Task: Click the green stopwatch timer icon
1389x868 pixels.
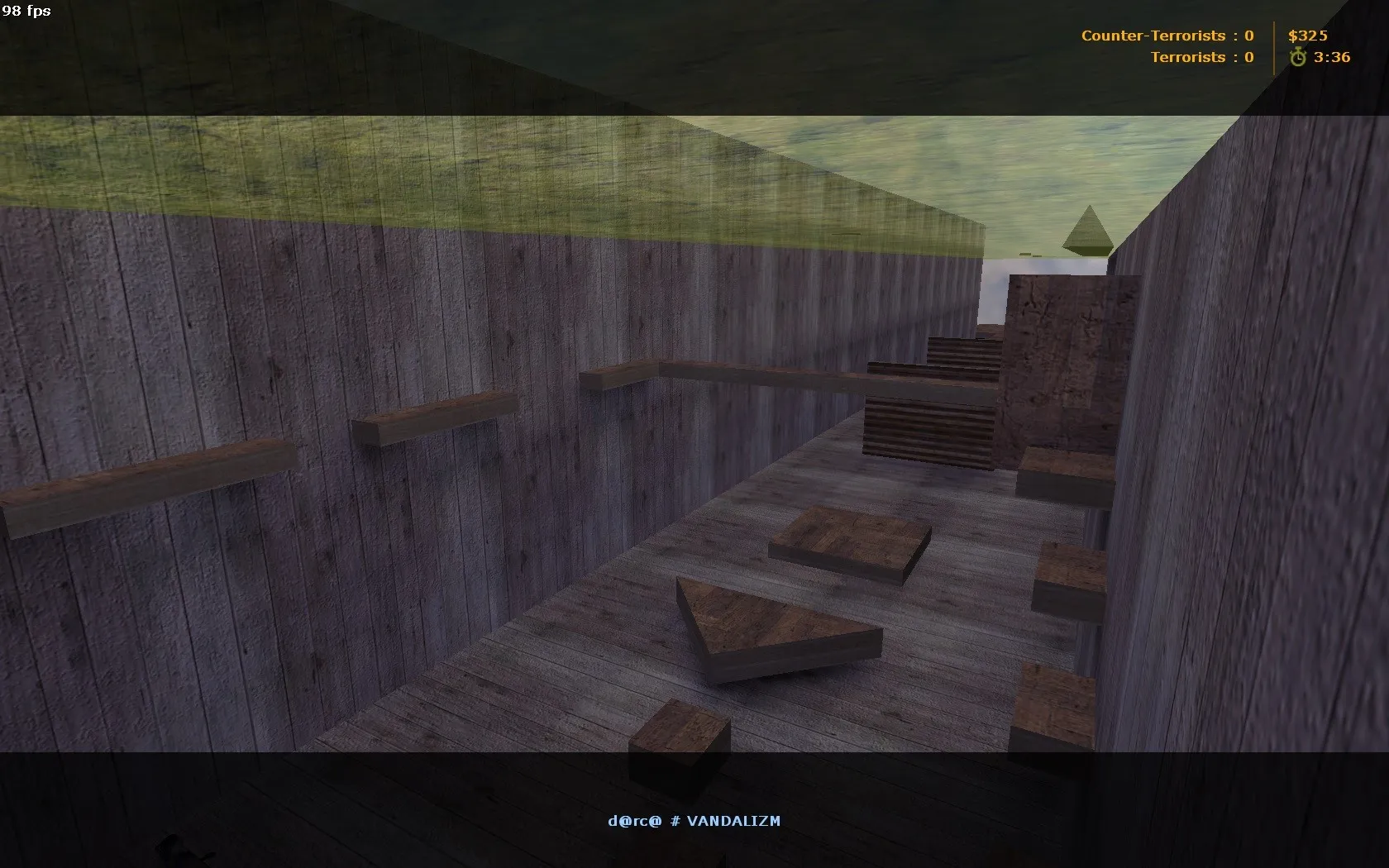Action: pyautogui.click(x=1299, y=58)
